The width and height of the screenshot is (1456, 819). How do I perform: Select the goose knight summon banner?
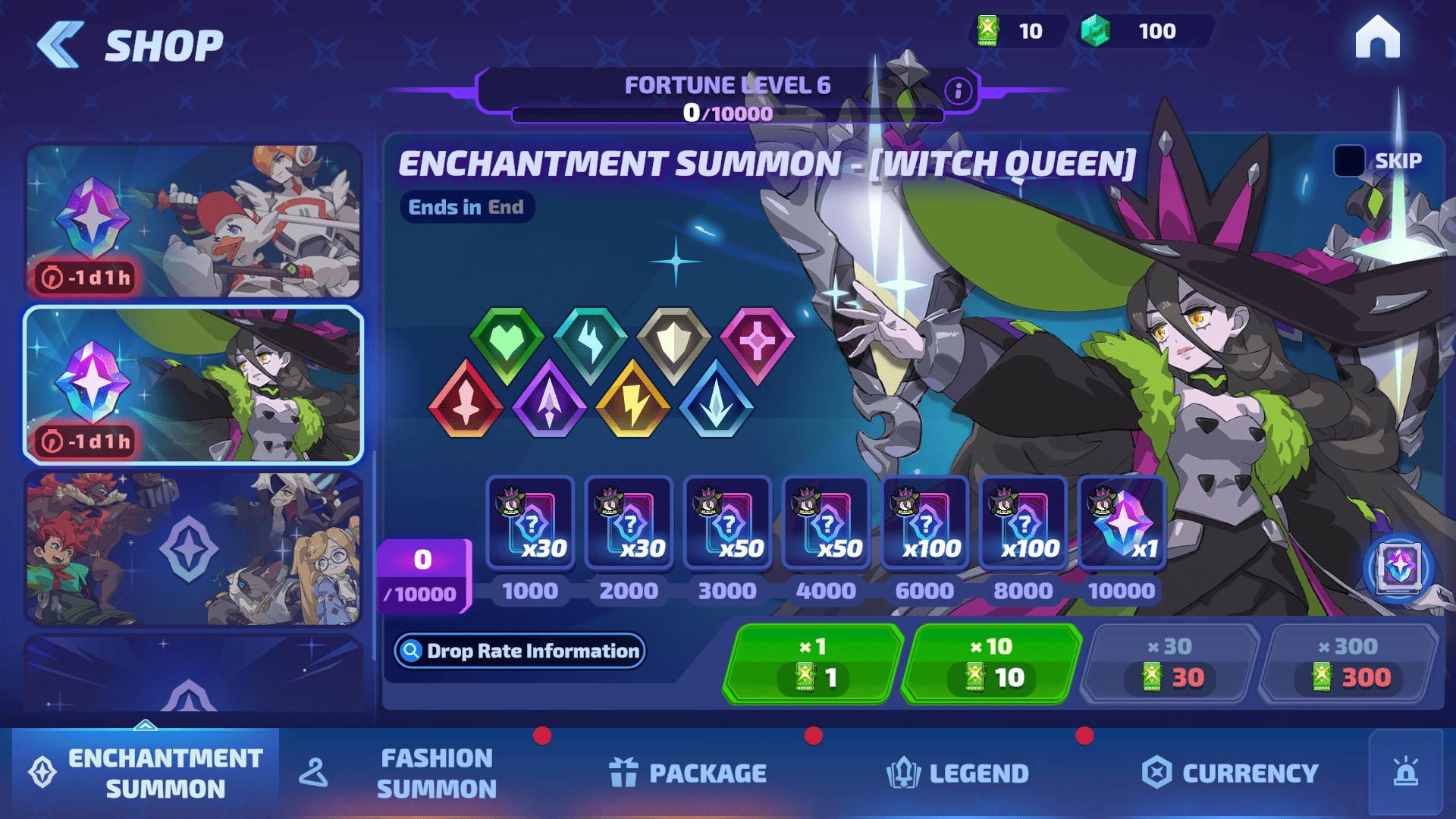tap(194, 221)
